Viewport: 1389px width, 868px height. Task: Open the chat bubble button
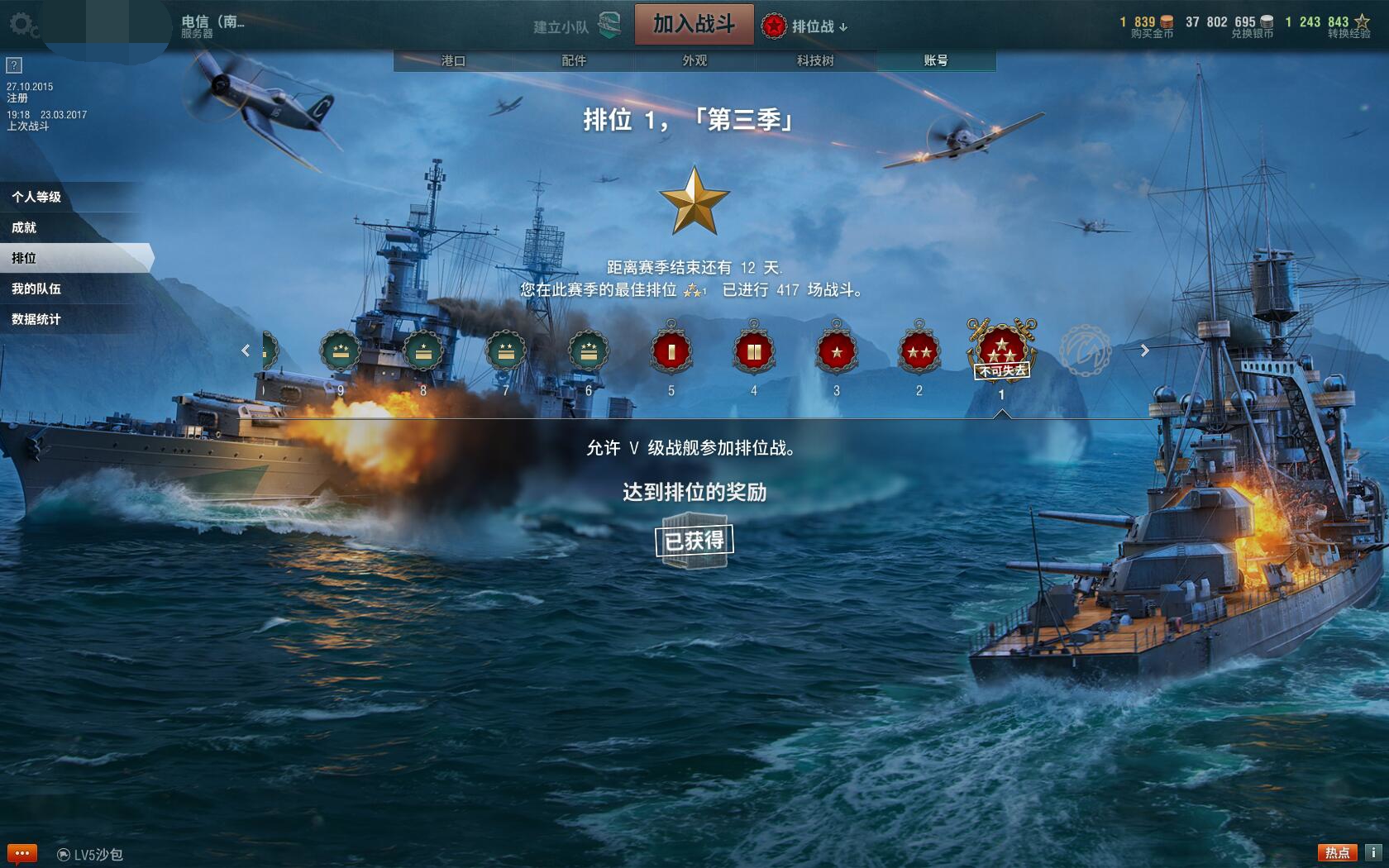pyautogui.click(x=22, y=853)
